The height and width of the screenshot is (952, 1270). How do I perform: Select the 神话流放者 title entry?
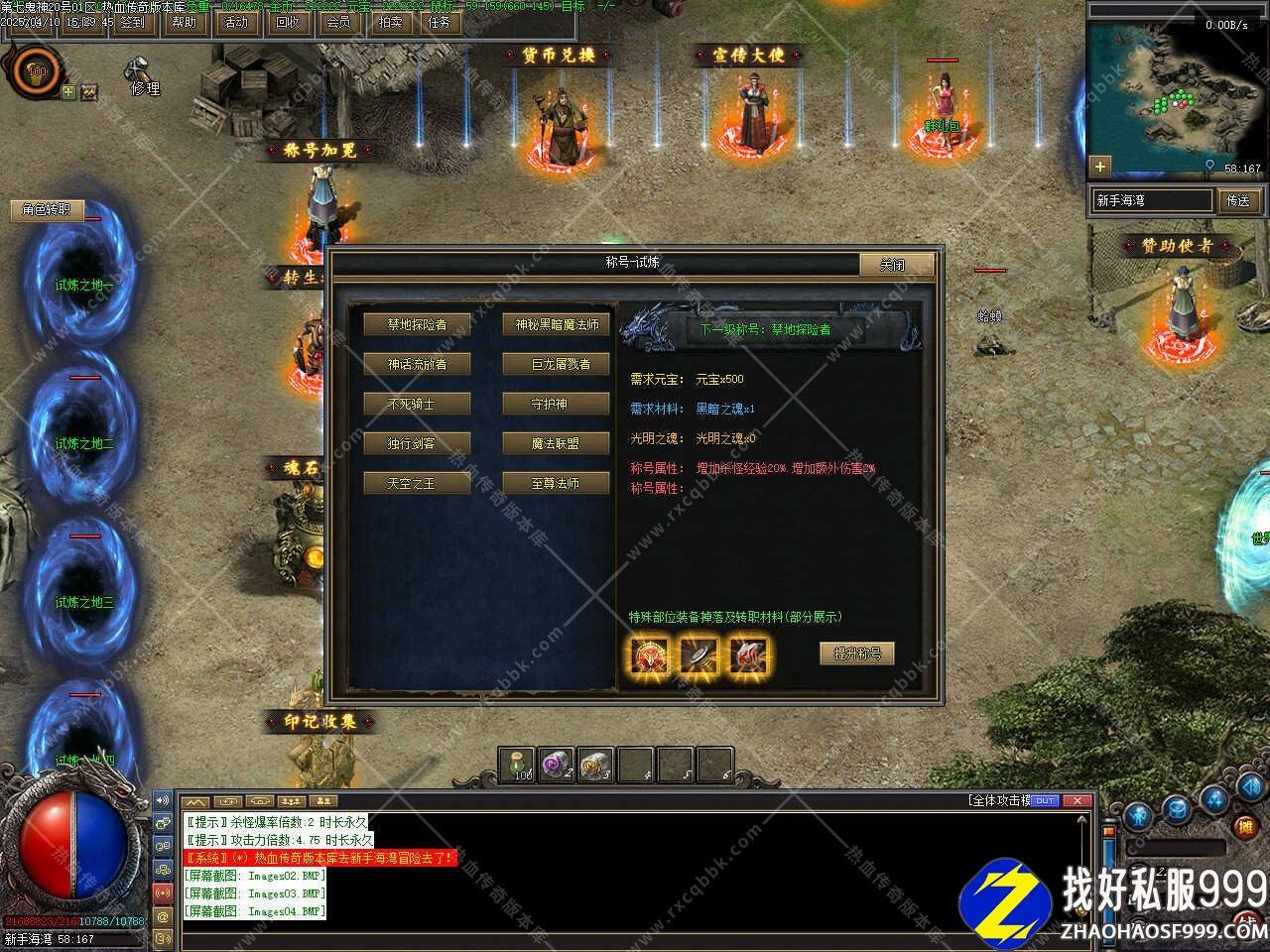[417, 364]
